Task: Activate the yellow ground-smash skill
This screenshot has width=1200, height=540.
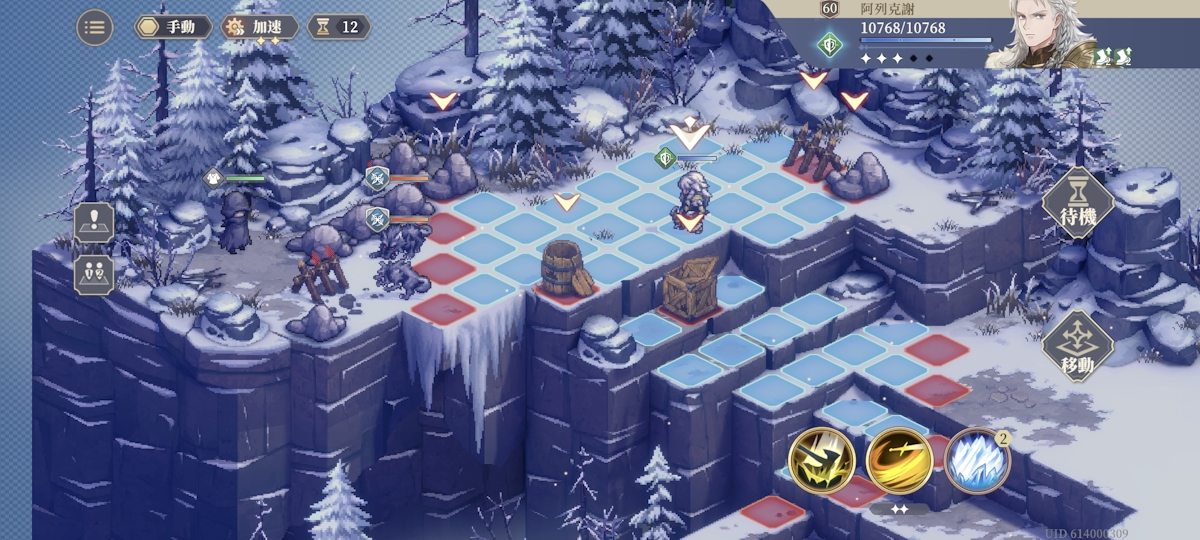Action: coord(821,461)
